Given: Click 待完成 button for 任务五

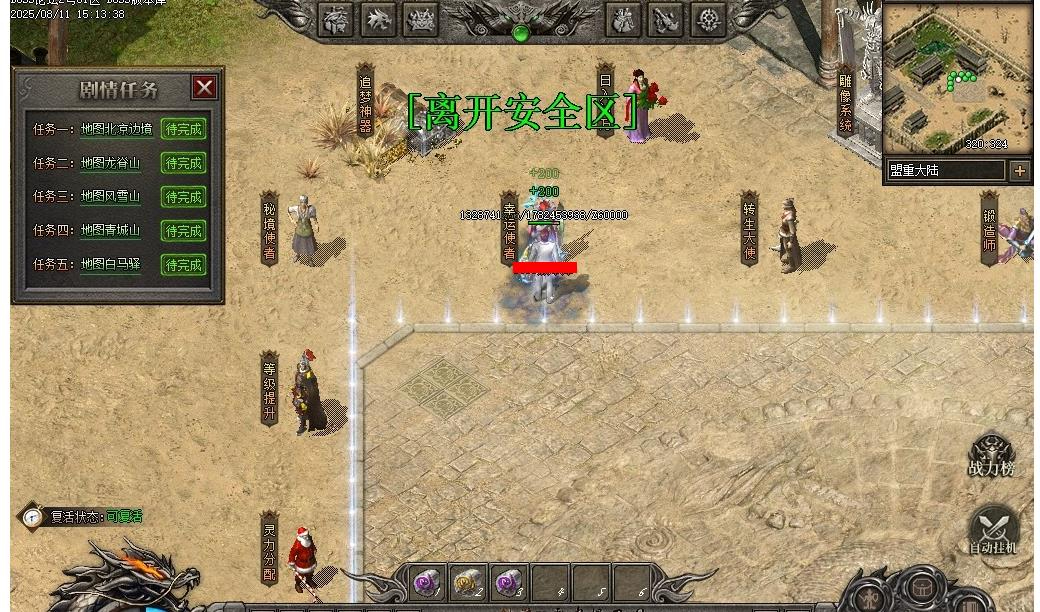Looking at the screenshot, I should pyautogui.click(x=184, y=265).
